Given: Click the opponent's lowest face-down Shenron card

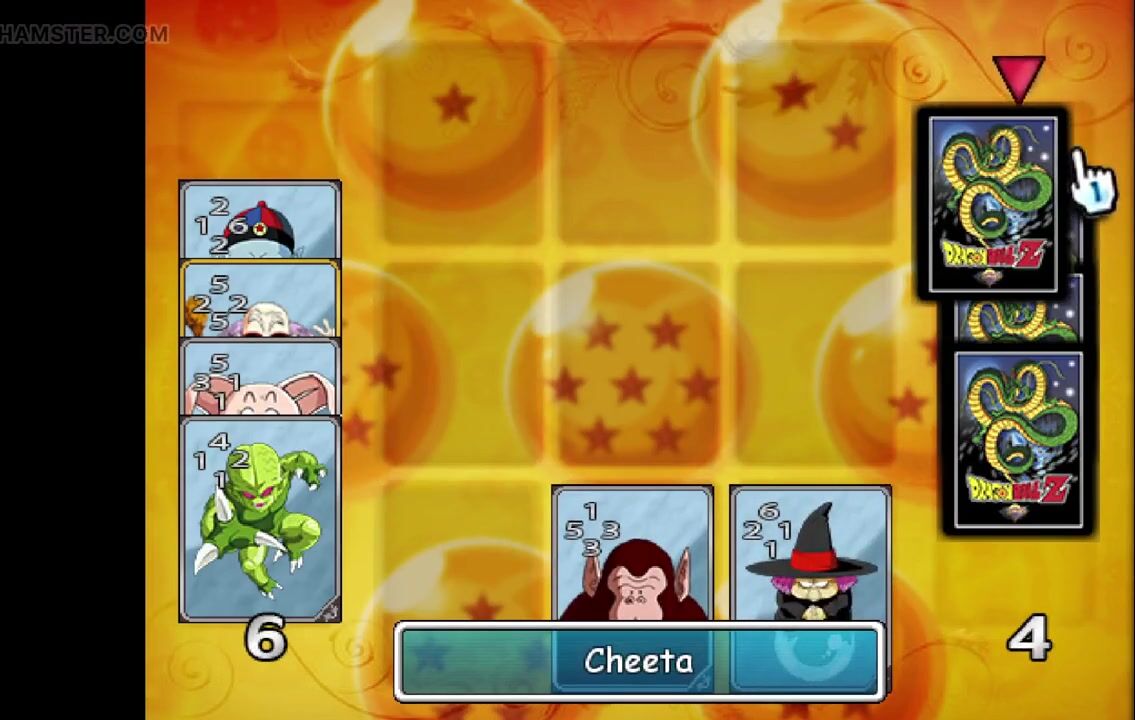Looking at the screenshot, I should tap(1018, 440).
